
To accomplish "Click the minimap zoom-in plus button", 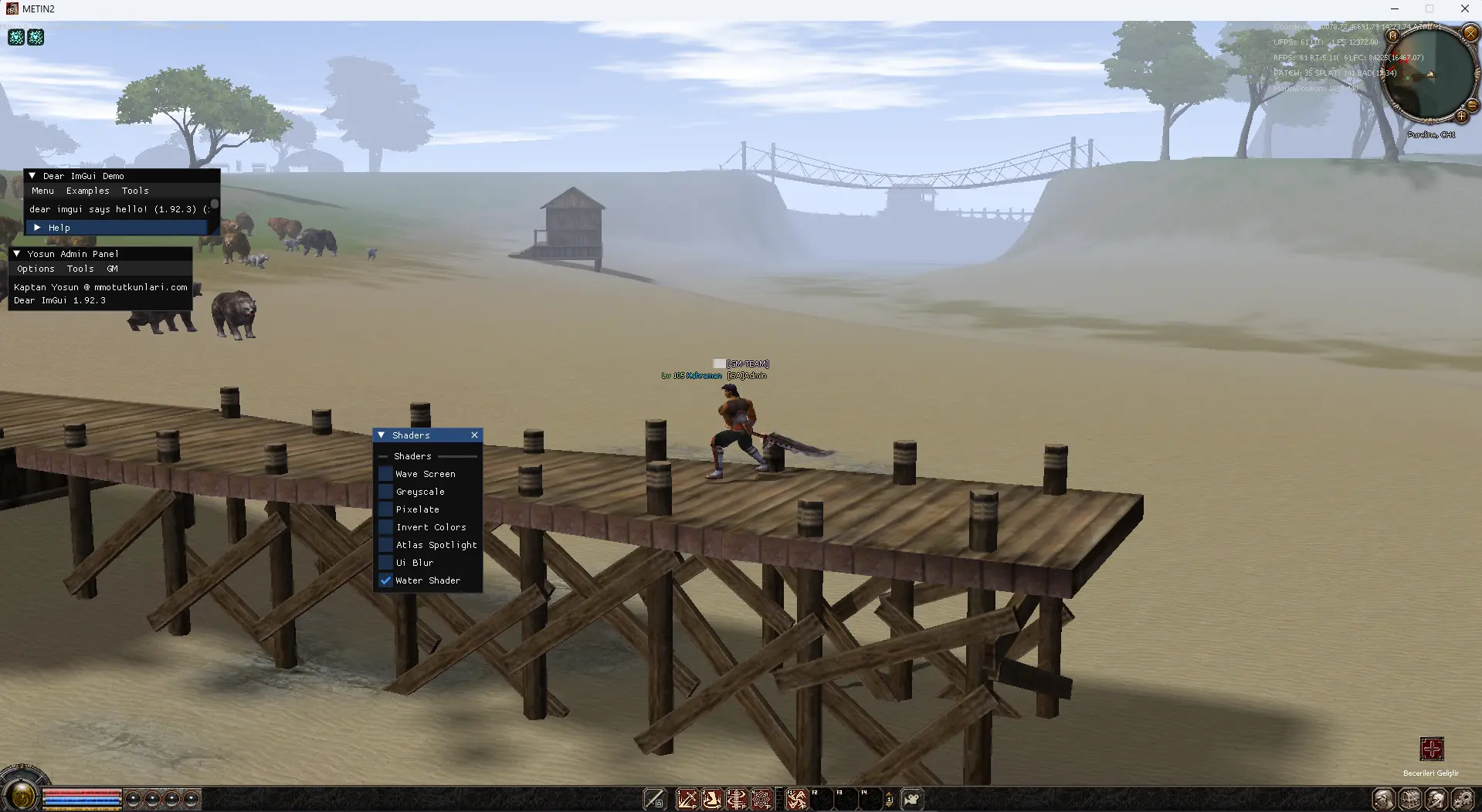I will (x=1461, y=117).
